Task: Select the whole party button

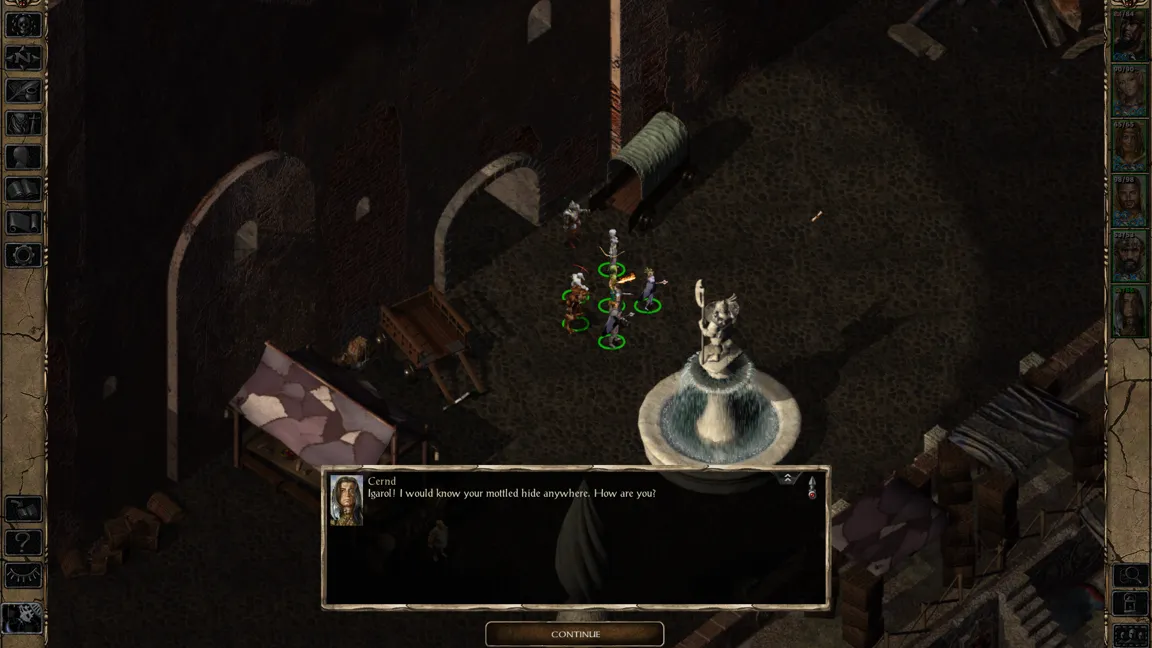Action: coord(1131,634)
